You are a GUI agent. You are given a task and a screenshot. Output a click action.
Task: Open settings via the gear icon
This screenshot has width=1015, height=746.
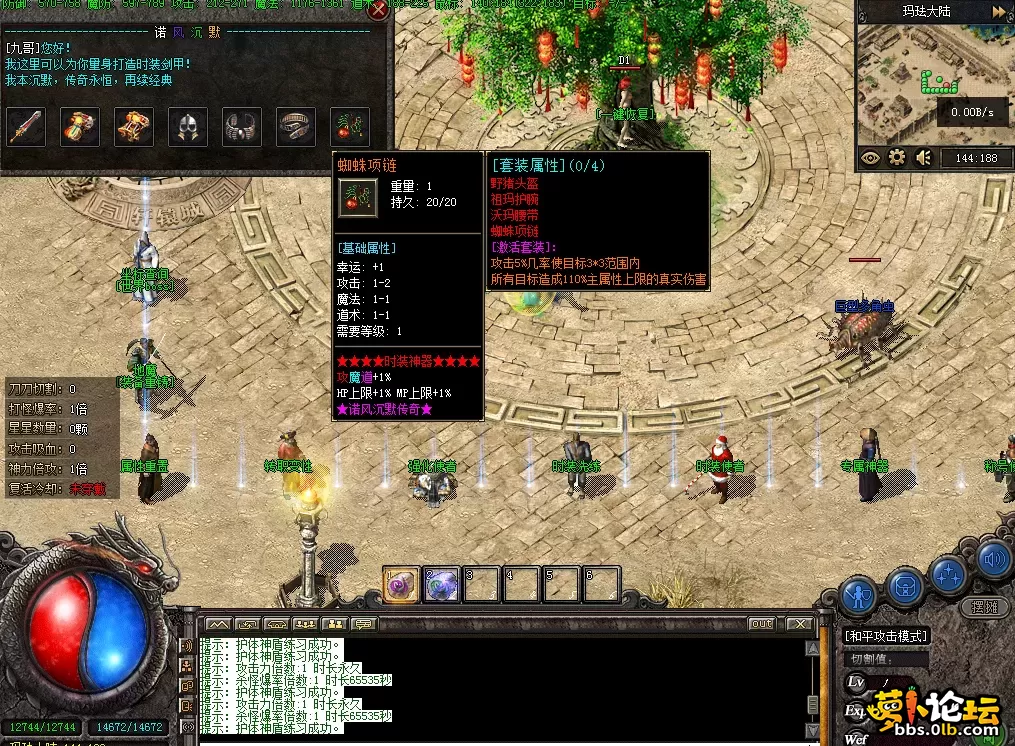tap(897, 158)
